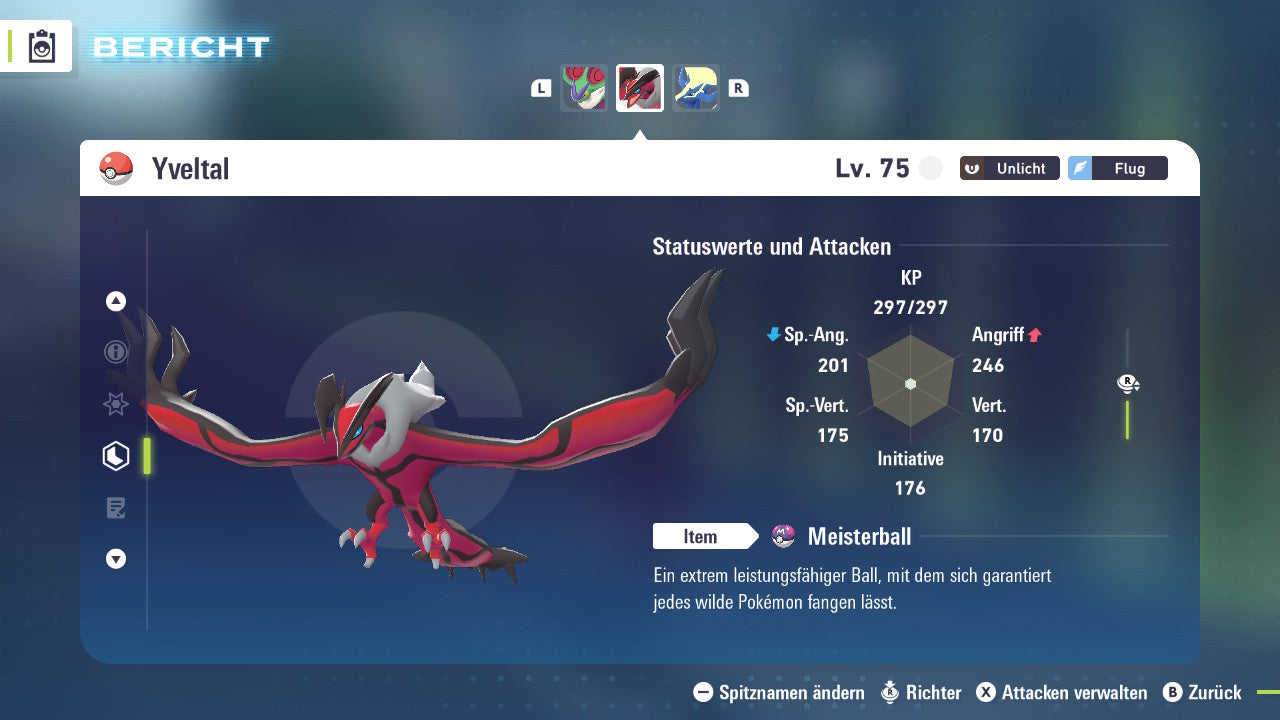The width and height of the screenshot is (1280, 720).
Task: Open the info page from the left sidebar
Action: [x=115, y=352]
